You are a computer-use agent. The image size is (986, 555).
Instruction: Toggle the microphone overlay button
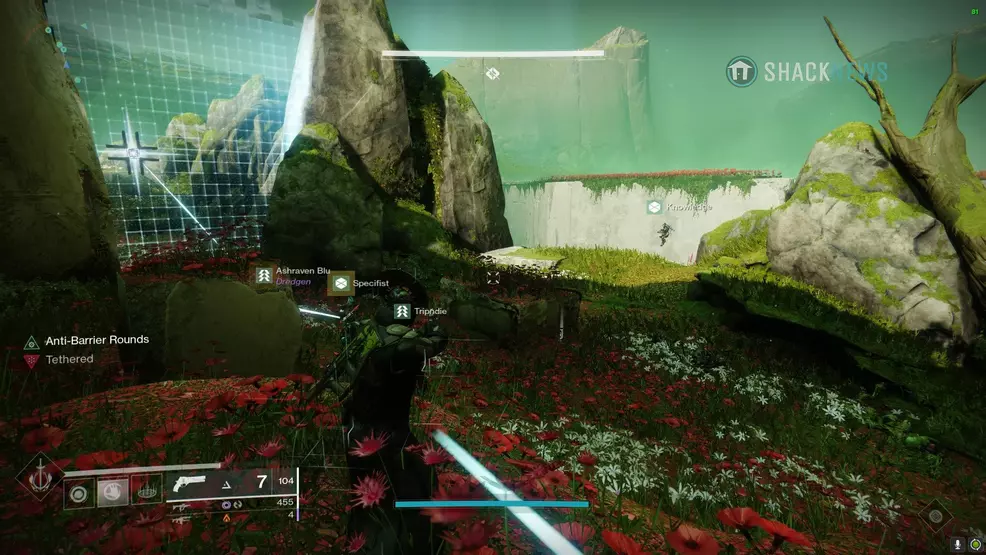[x=958, y=545]
